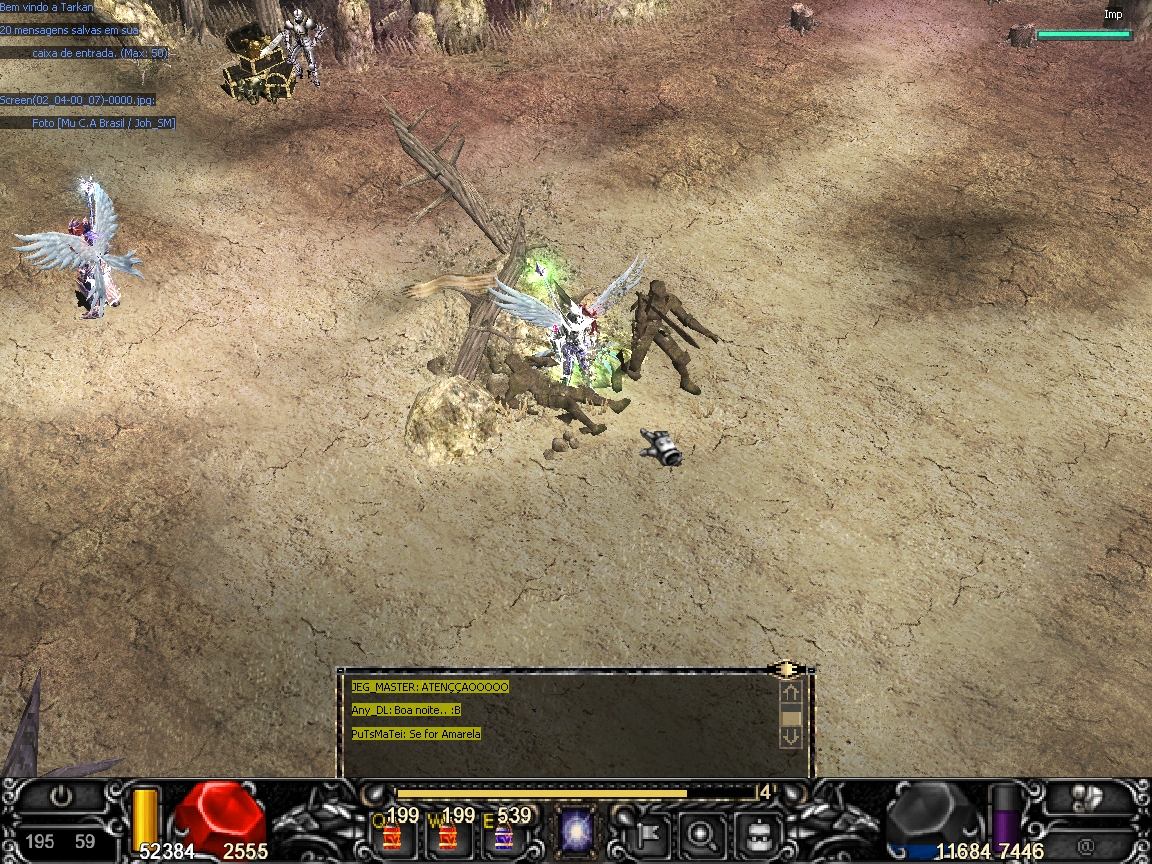Open the party icon button

pos(1084,797)
